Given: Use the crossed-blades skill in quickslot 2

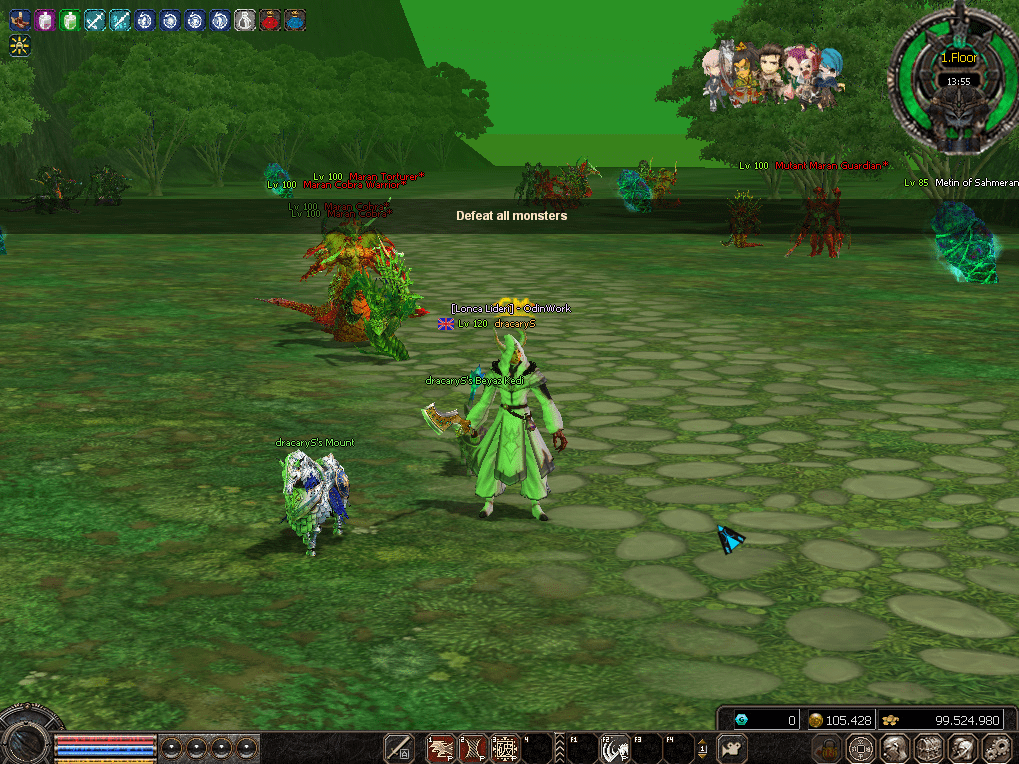Looking at the screenshot, I should click(x=473, y=748).
